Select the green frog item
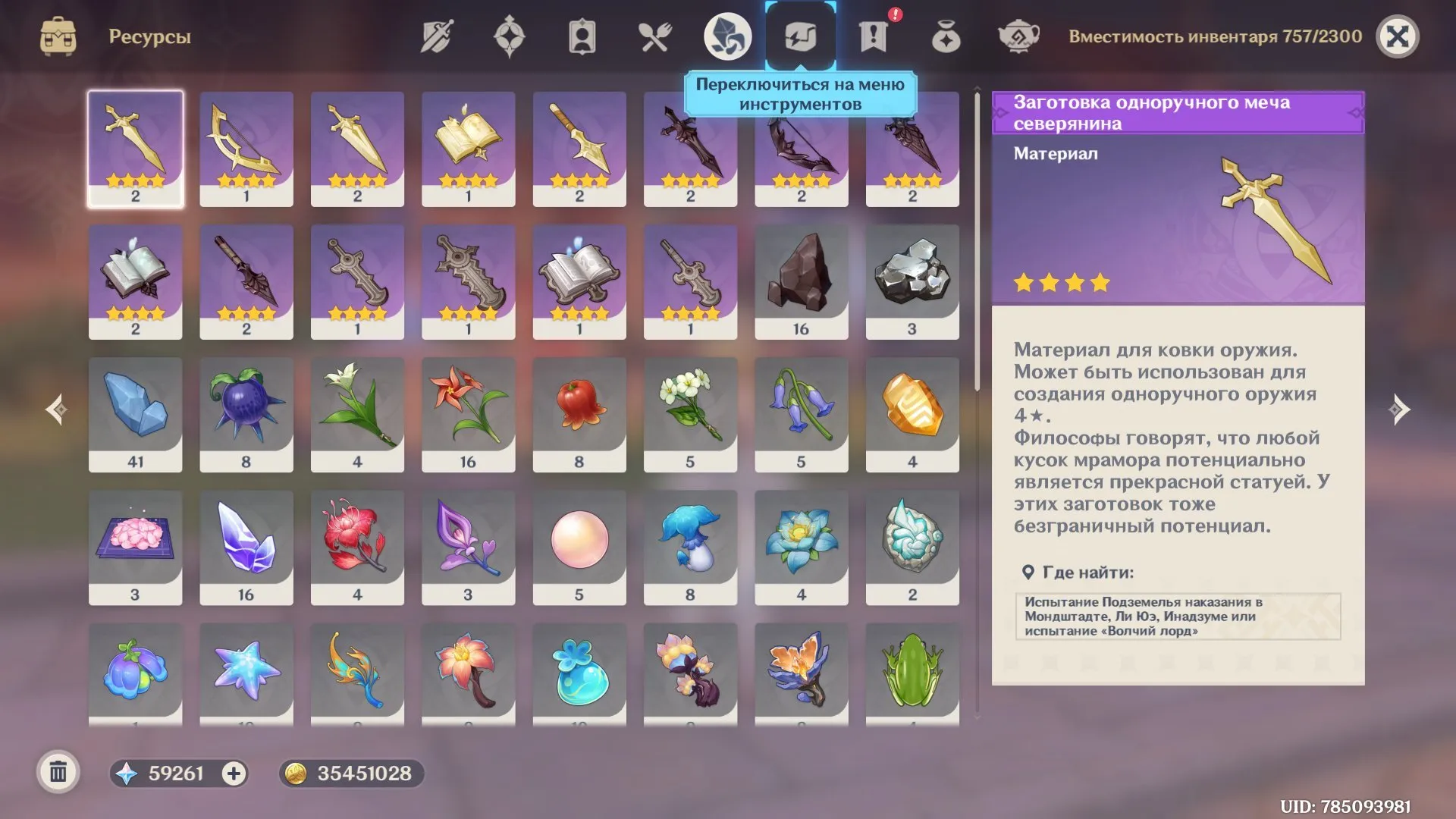 pyautogui.click(x=912, y=675)
